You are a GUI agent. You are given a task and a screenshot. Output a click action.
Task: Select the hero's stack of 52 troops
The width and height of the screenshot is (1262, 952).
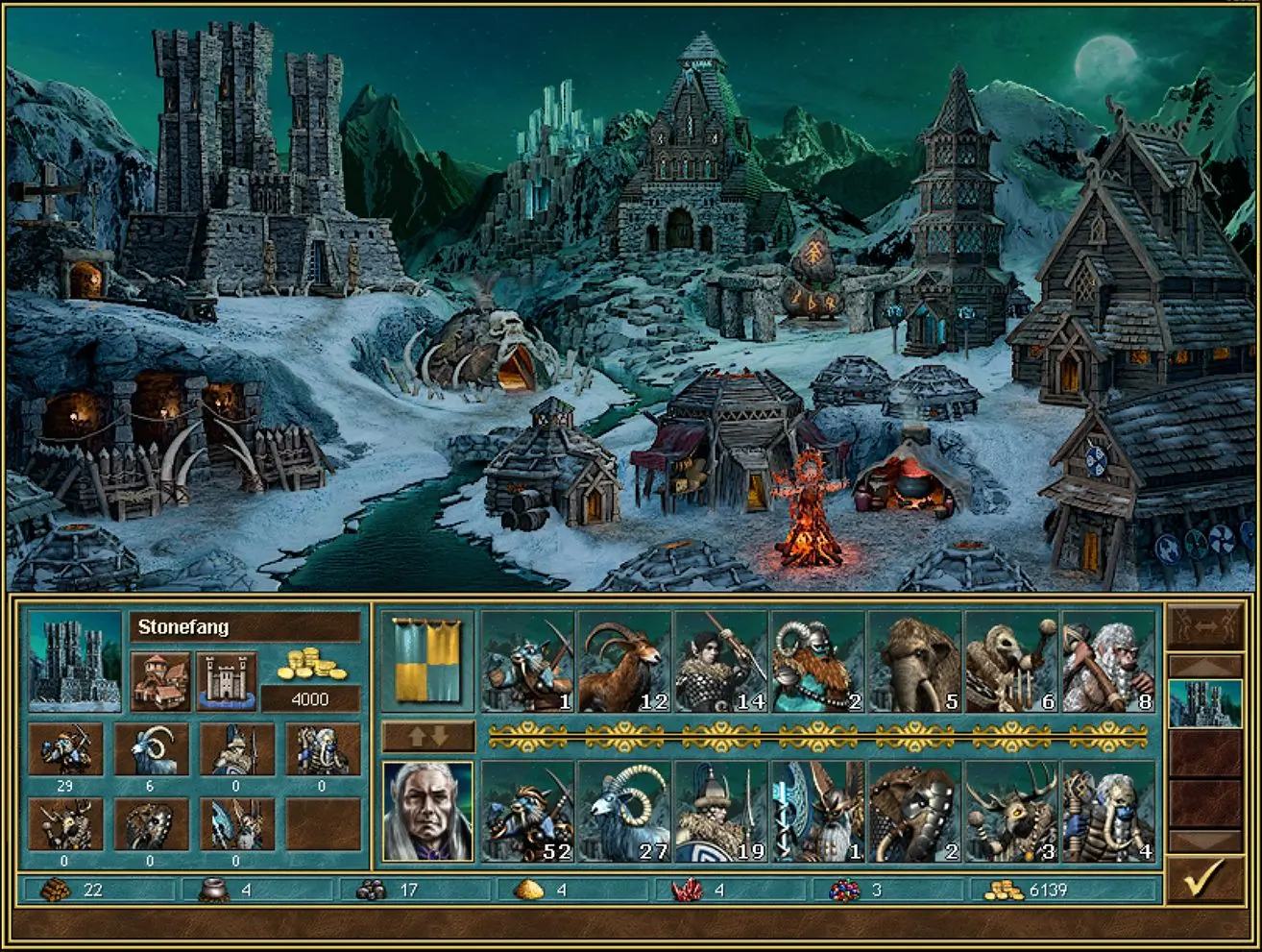(x=527, y=812)
